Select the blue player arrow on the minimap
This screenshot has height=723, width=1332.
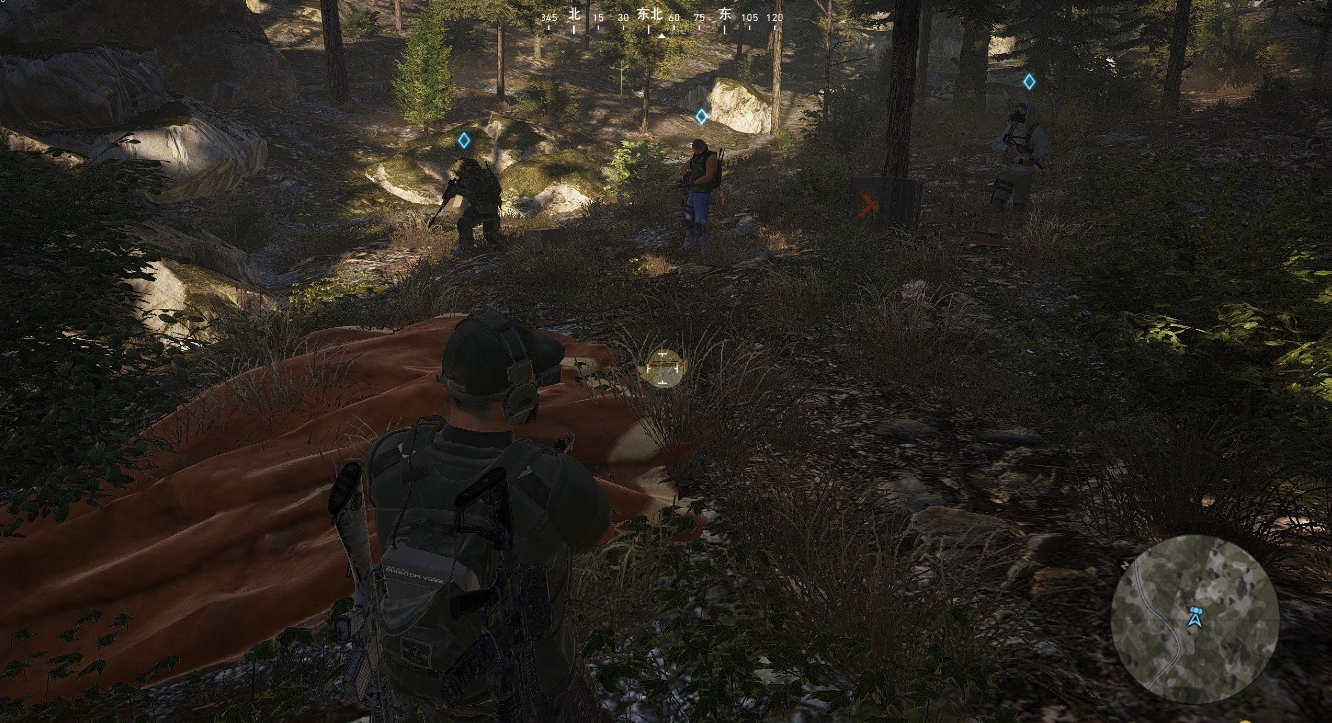tap(1193, 619)
